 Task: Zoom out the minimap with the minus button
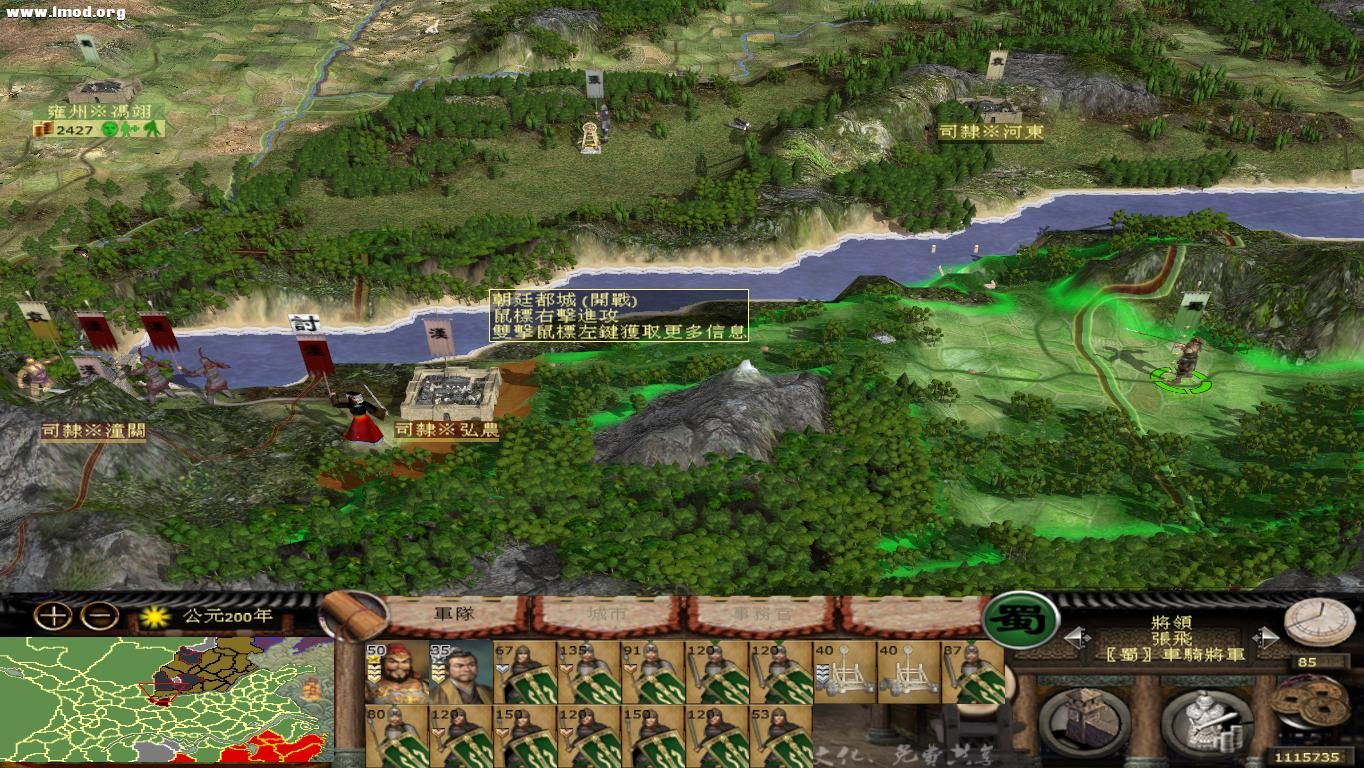coord(103,616)
